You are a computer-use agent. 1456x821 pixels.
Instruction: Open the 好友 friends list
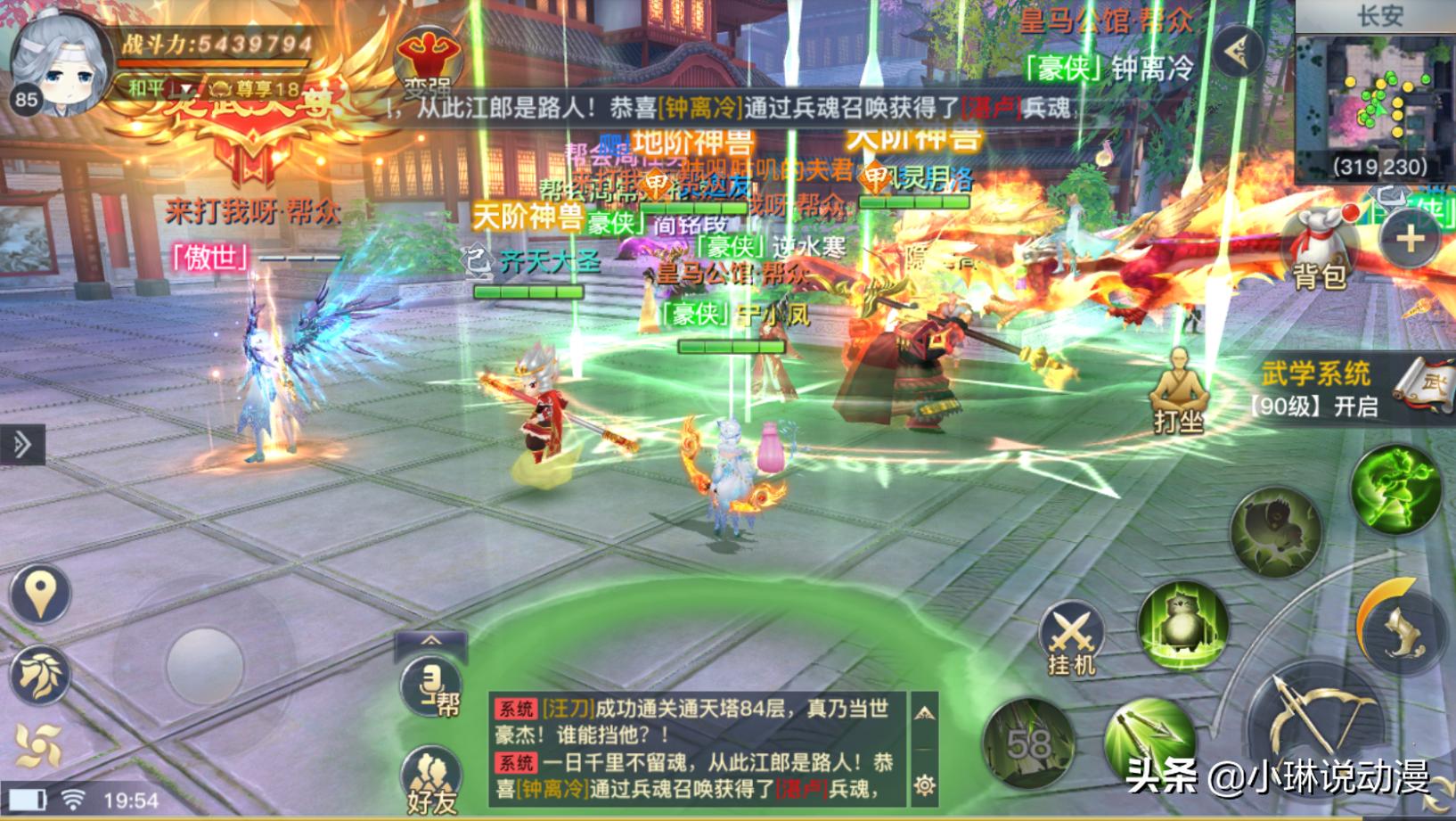pyautogui.click(x=431, y=780)
